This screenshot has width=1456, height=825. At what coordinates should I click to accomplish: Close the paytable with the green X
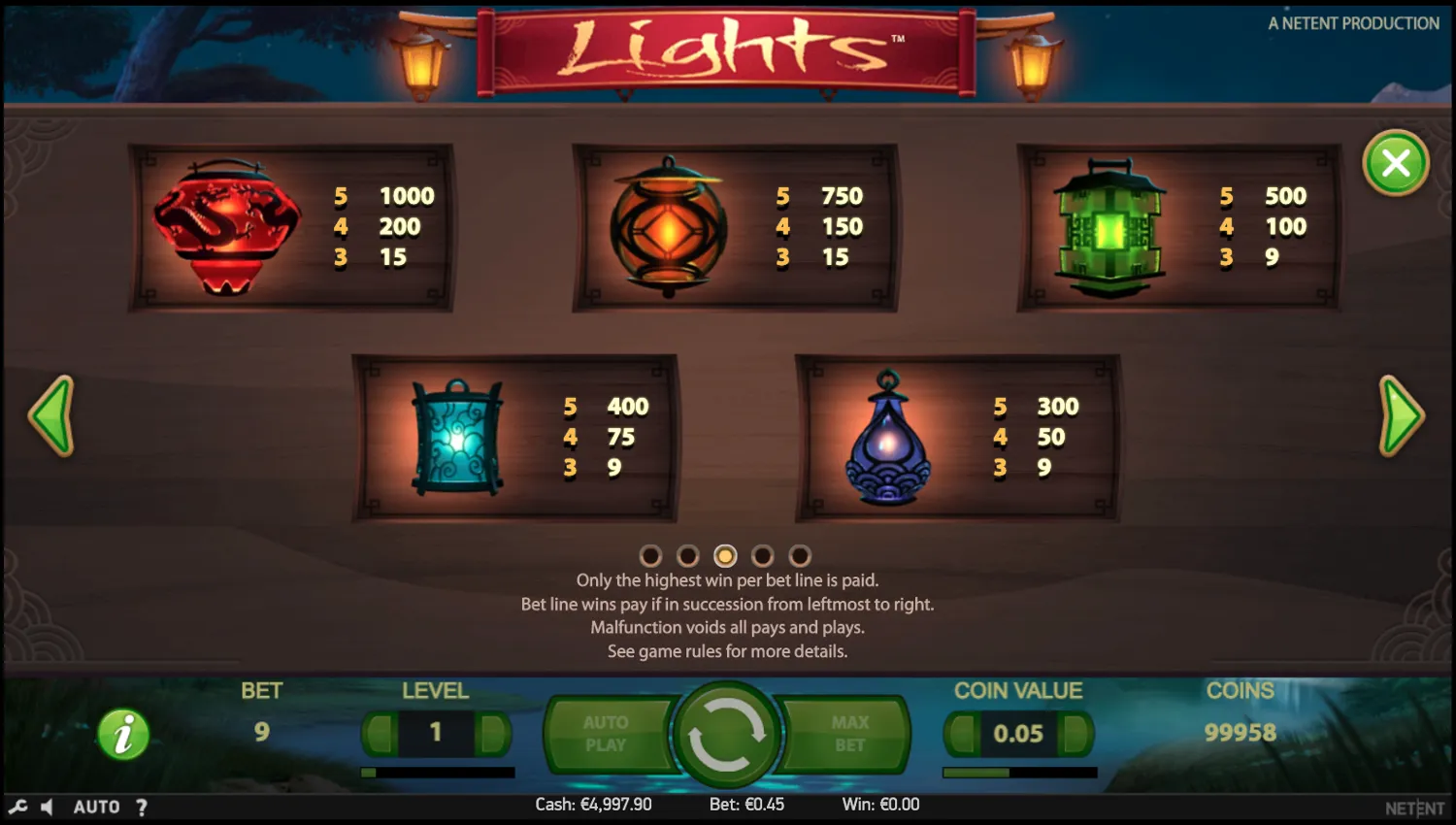click(x=1395, y=163)
